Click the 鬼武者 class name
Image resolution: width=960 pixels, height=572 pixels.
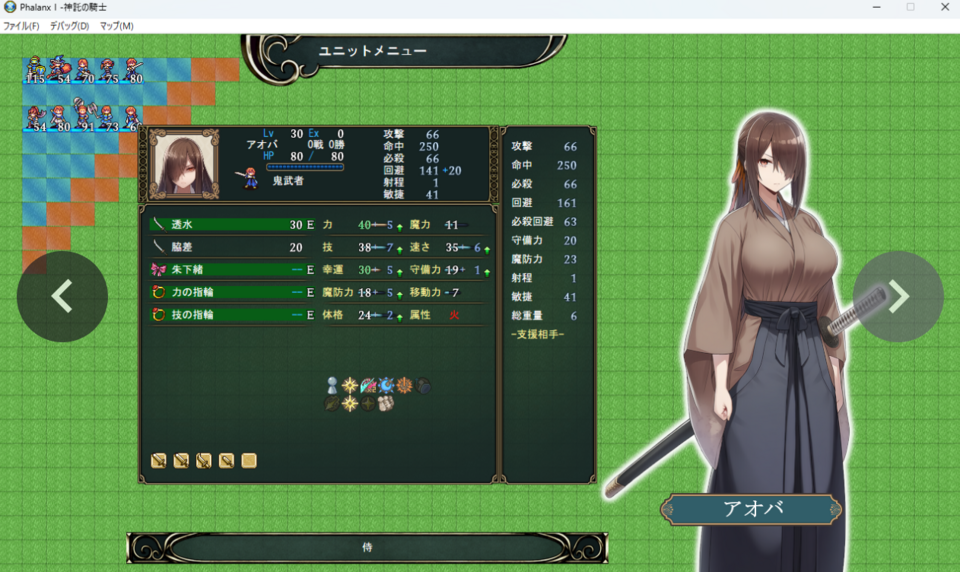point(289,181)
